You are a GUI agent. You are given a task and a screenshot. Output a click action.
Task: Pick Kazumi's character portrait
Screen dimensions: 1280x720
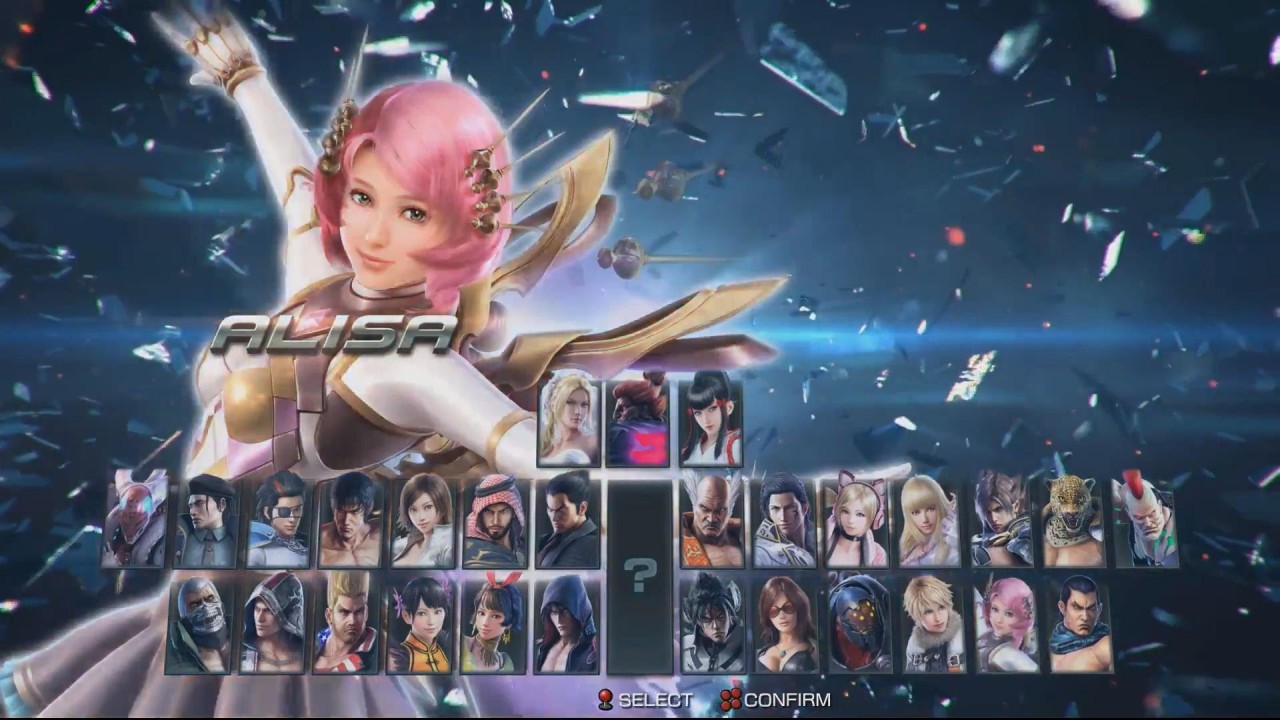(x=711, y=422)
